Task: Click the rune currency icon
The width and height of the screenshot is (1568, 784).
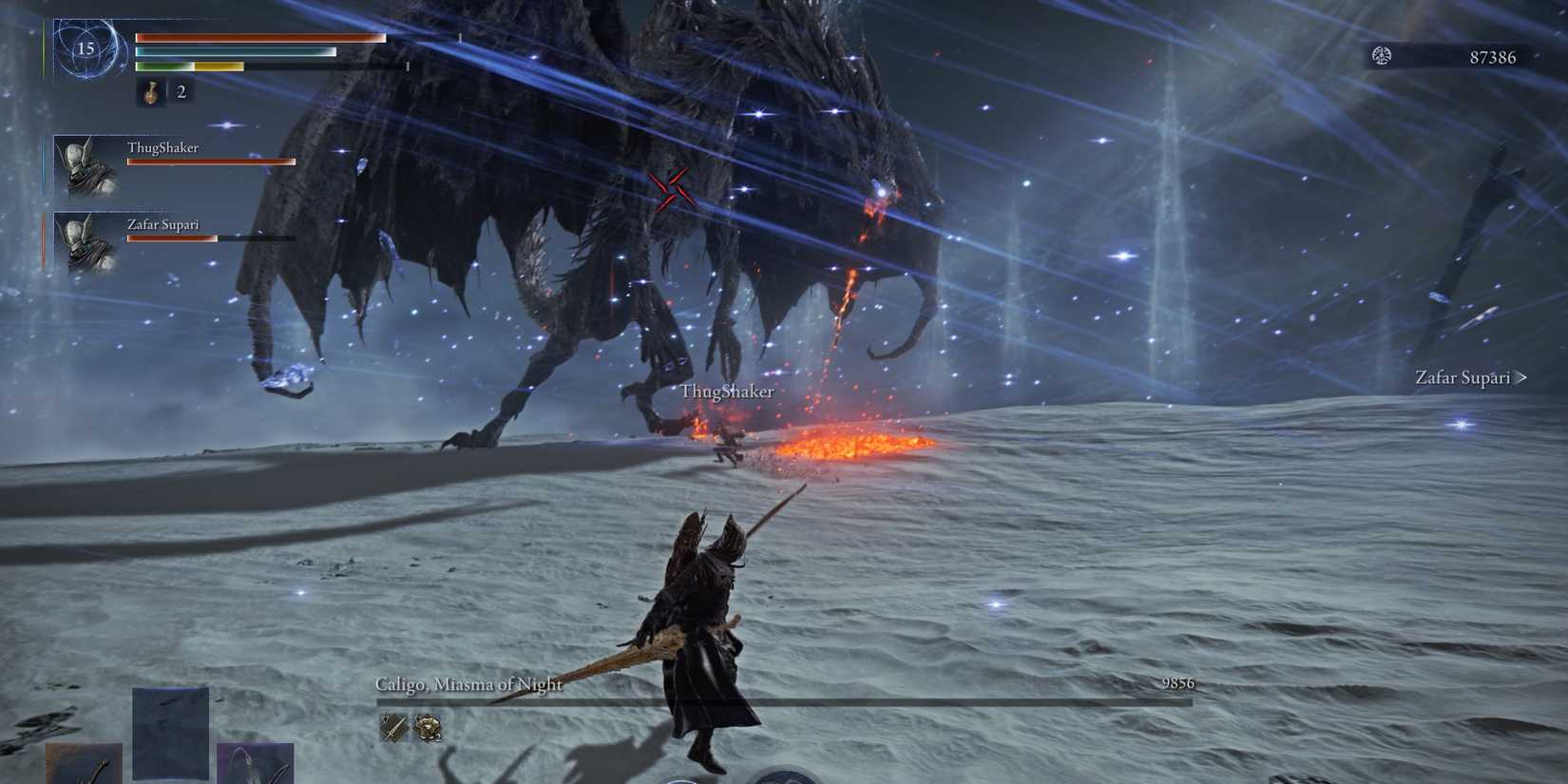Action: point(1382,57)
